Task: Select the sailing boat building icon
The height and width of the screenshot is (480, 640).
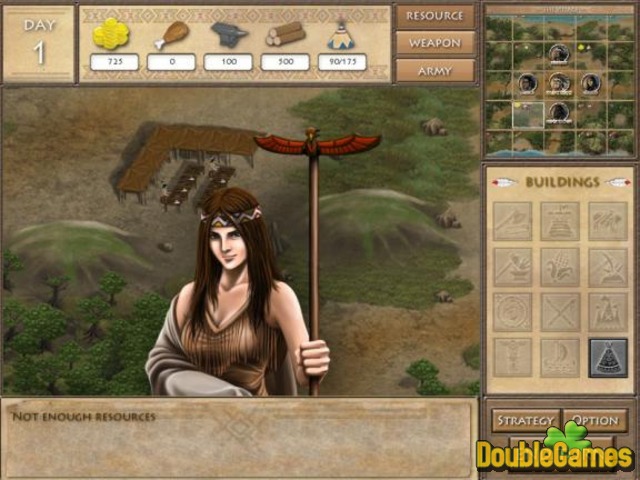Action: (x=560, y=356)
